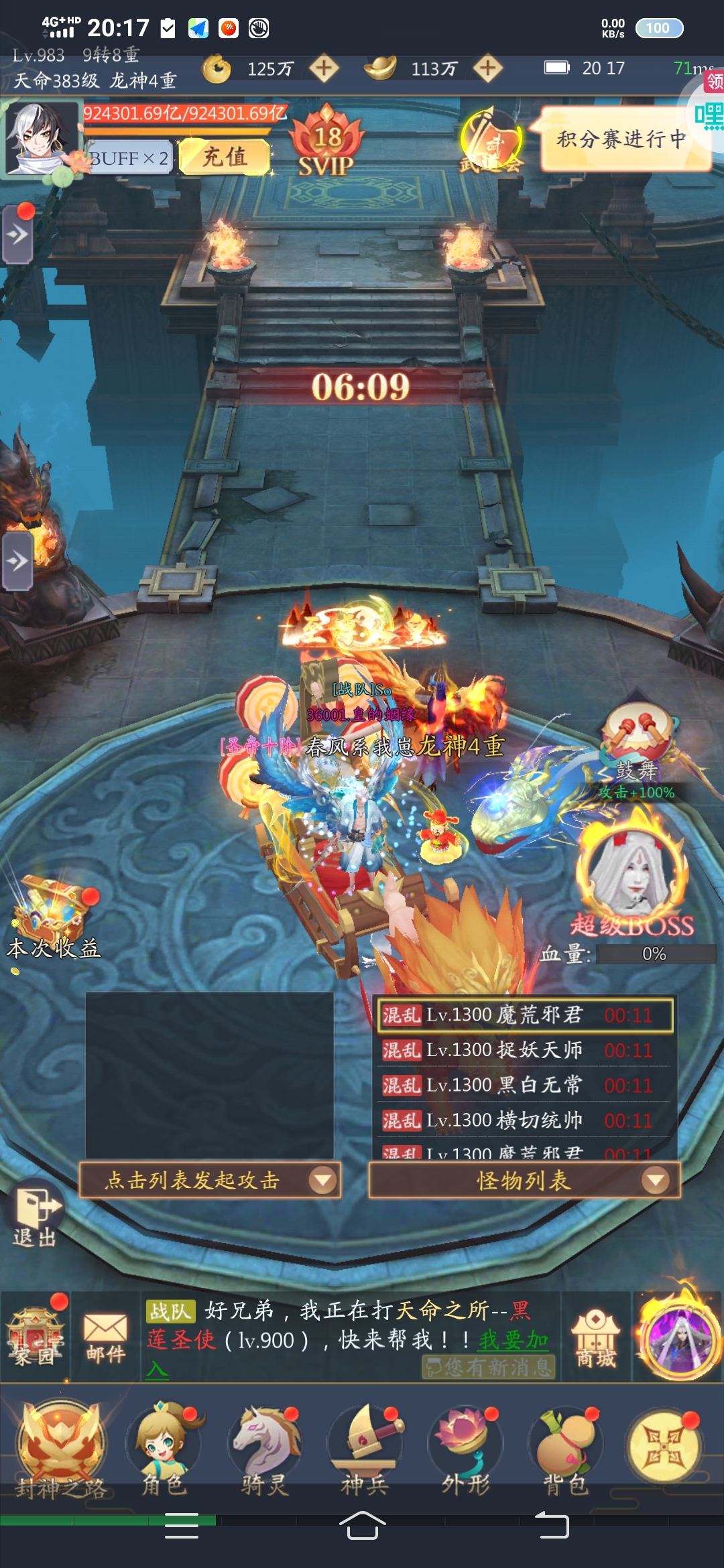This screenshot has width=724, height=1568.
Task: Activate the 鼓舞 attack boost drum
Action: click(x=636, y=737)
